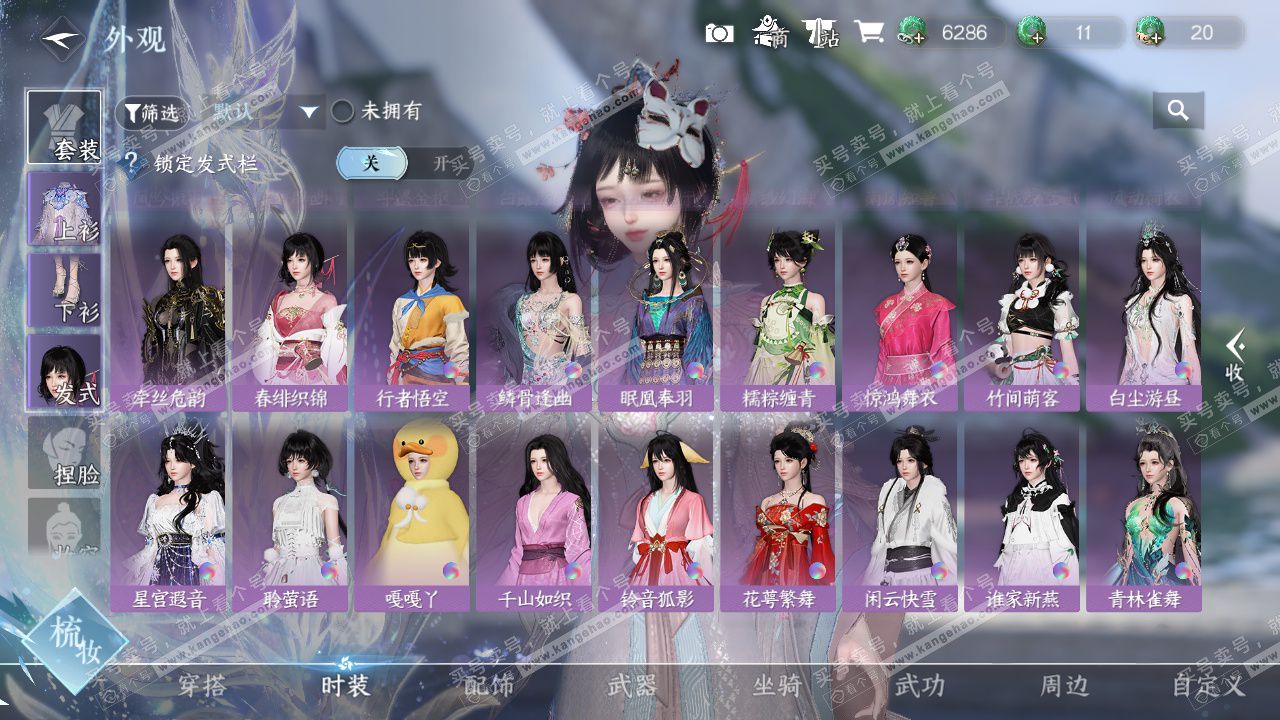1280x720 pixels.
Task: Open the 武器 bottom tab
Action: [632, 686]
